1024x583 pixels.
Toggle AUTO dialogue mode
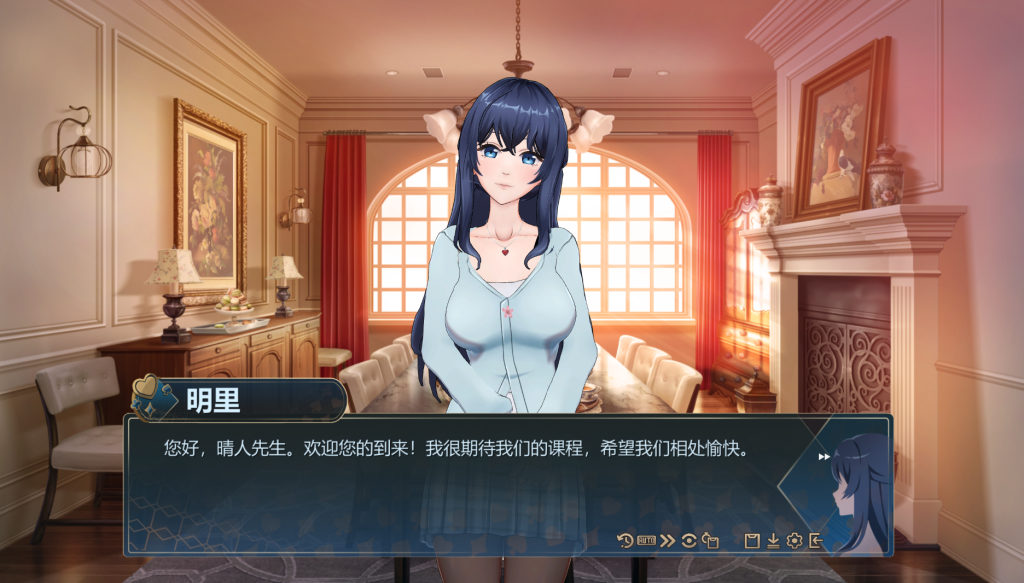[646, 541]
